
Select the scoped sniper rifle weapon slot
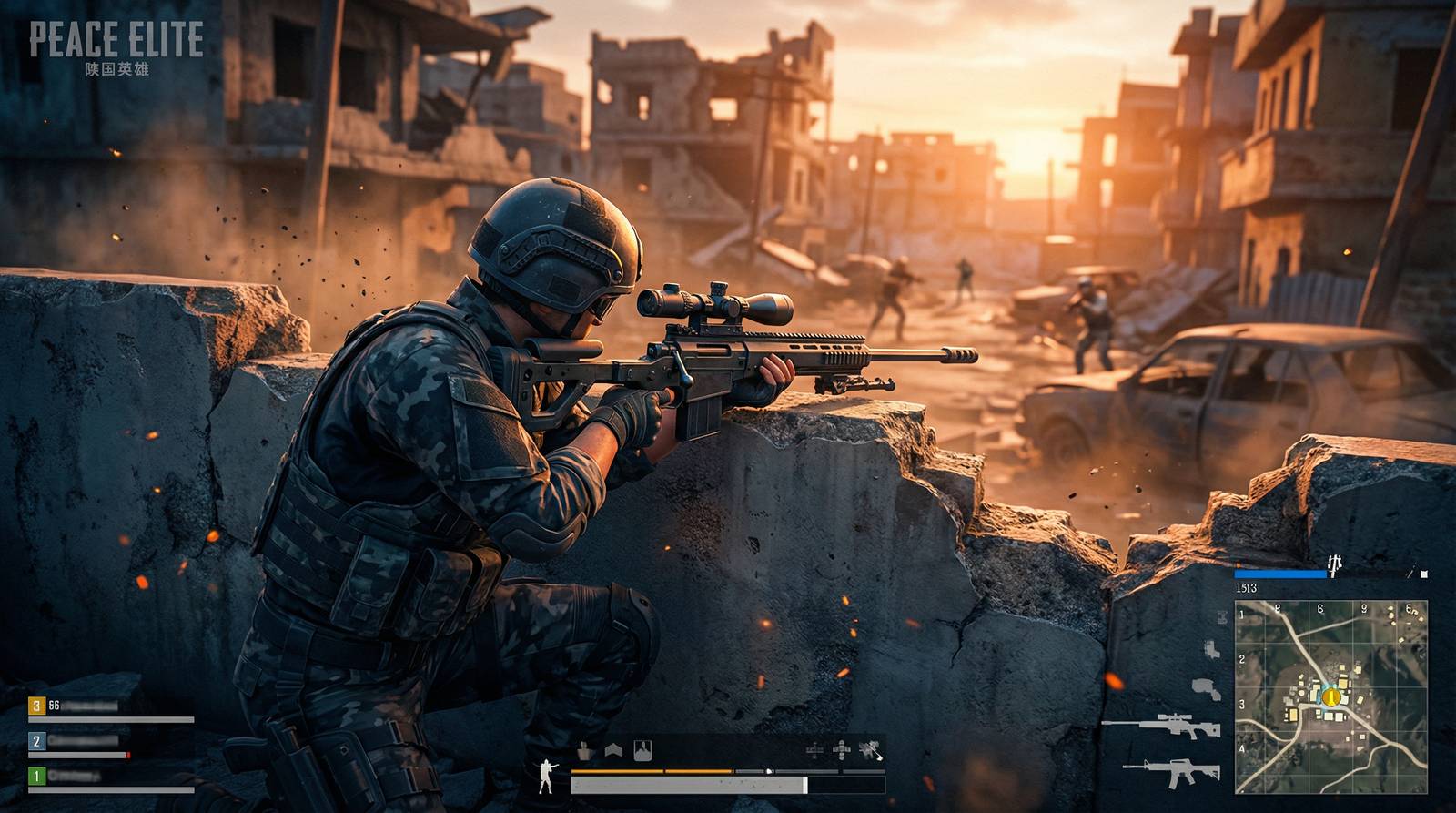tap(1161, 726)
